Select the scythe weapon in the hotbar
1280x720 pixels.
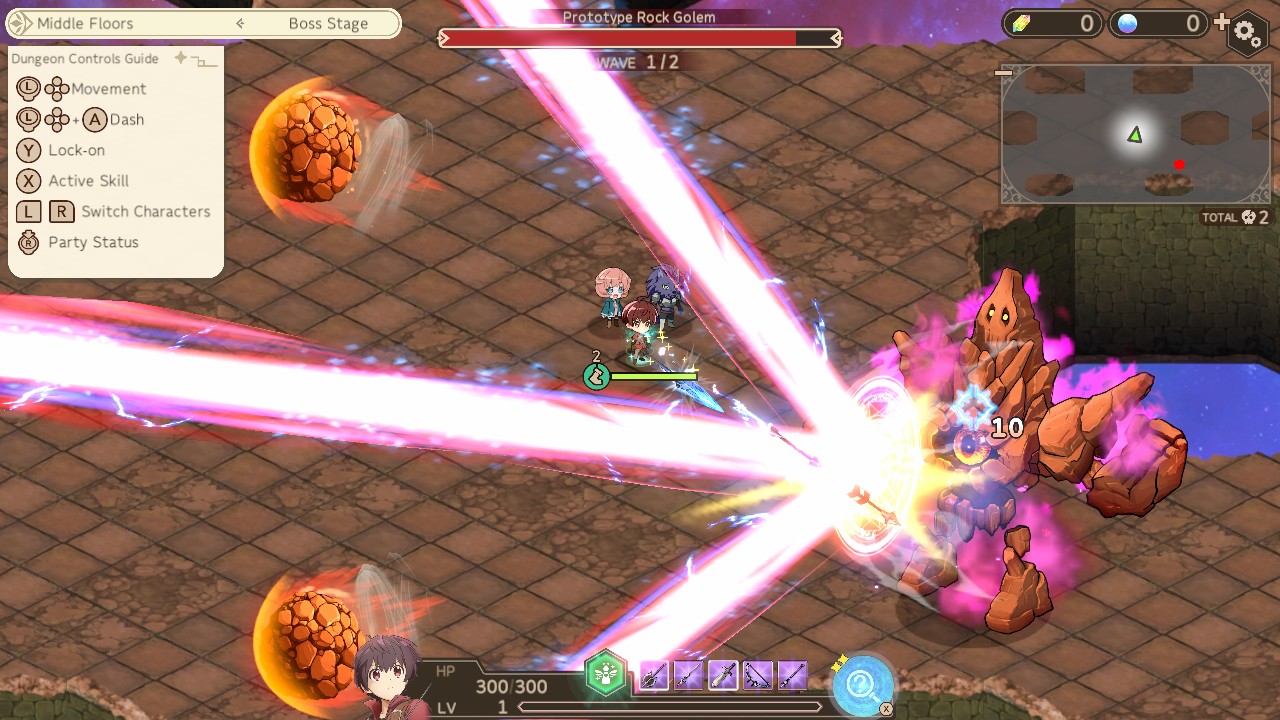click(654, 677)
